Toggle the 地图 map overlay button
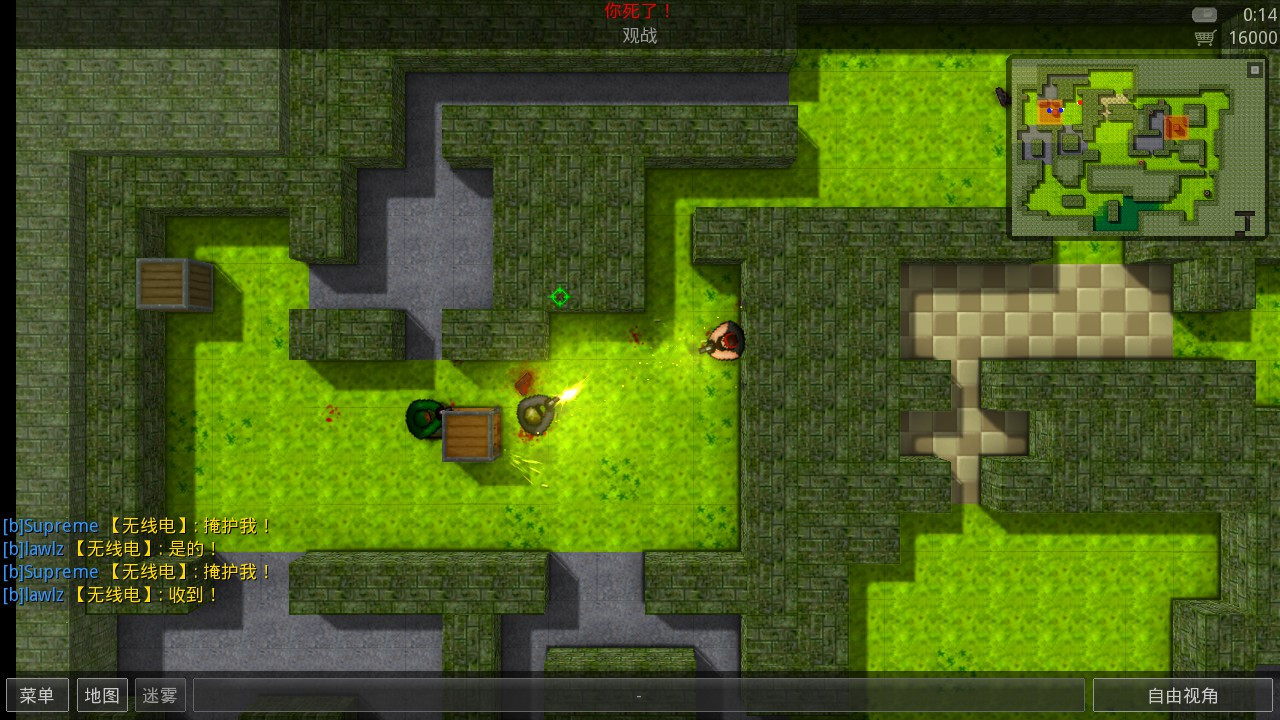1280x720 pixels. [x=102, y=695]
